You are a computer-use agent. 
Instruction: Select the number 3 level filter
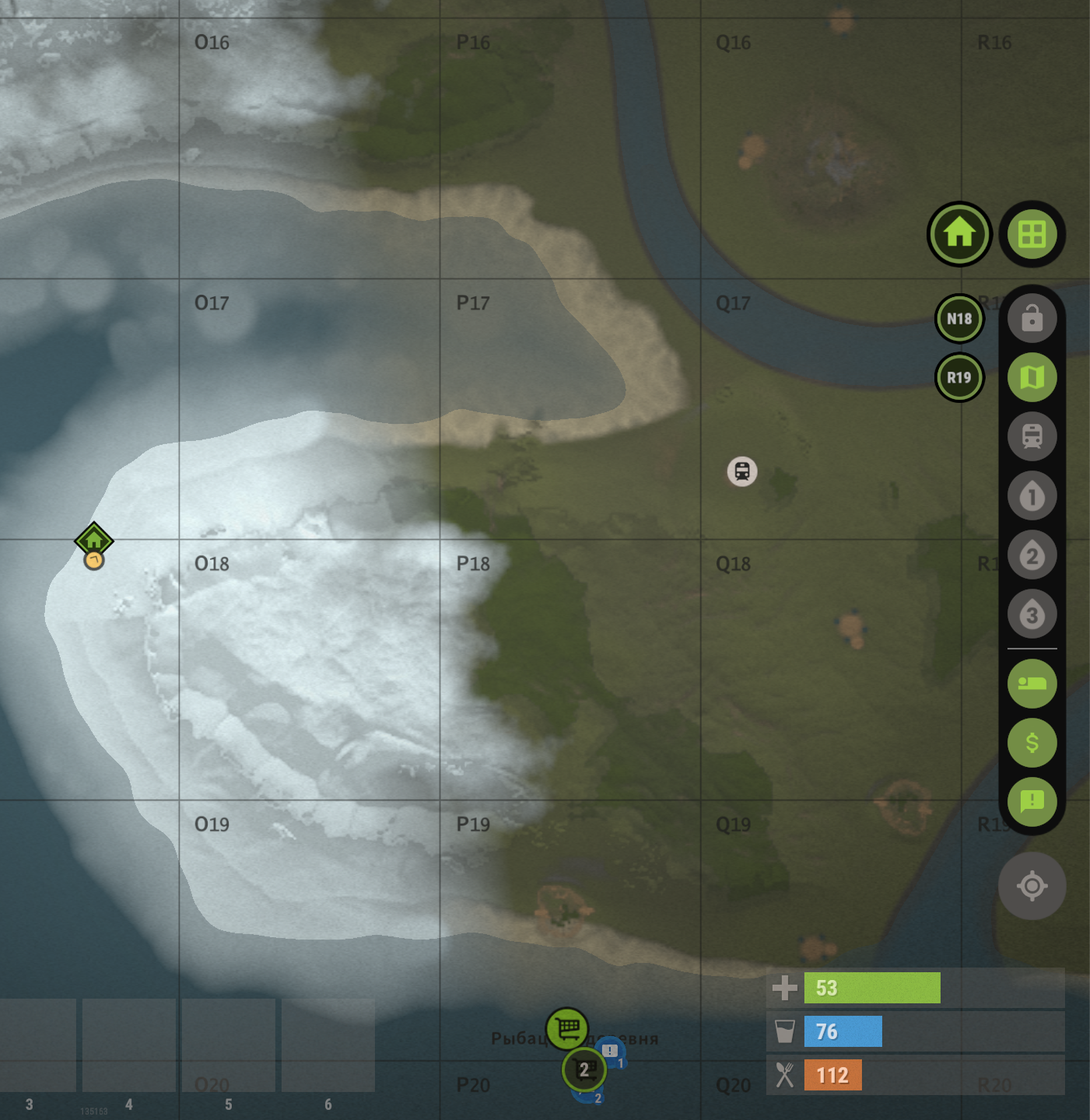click(1032, 614)
